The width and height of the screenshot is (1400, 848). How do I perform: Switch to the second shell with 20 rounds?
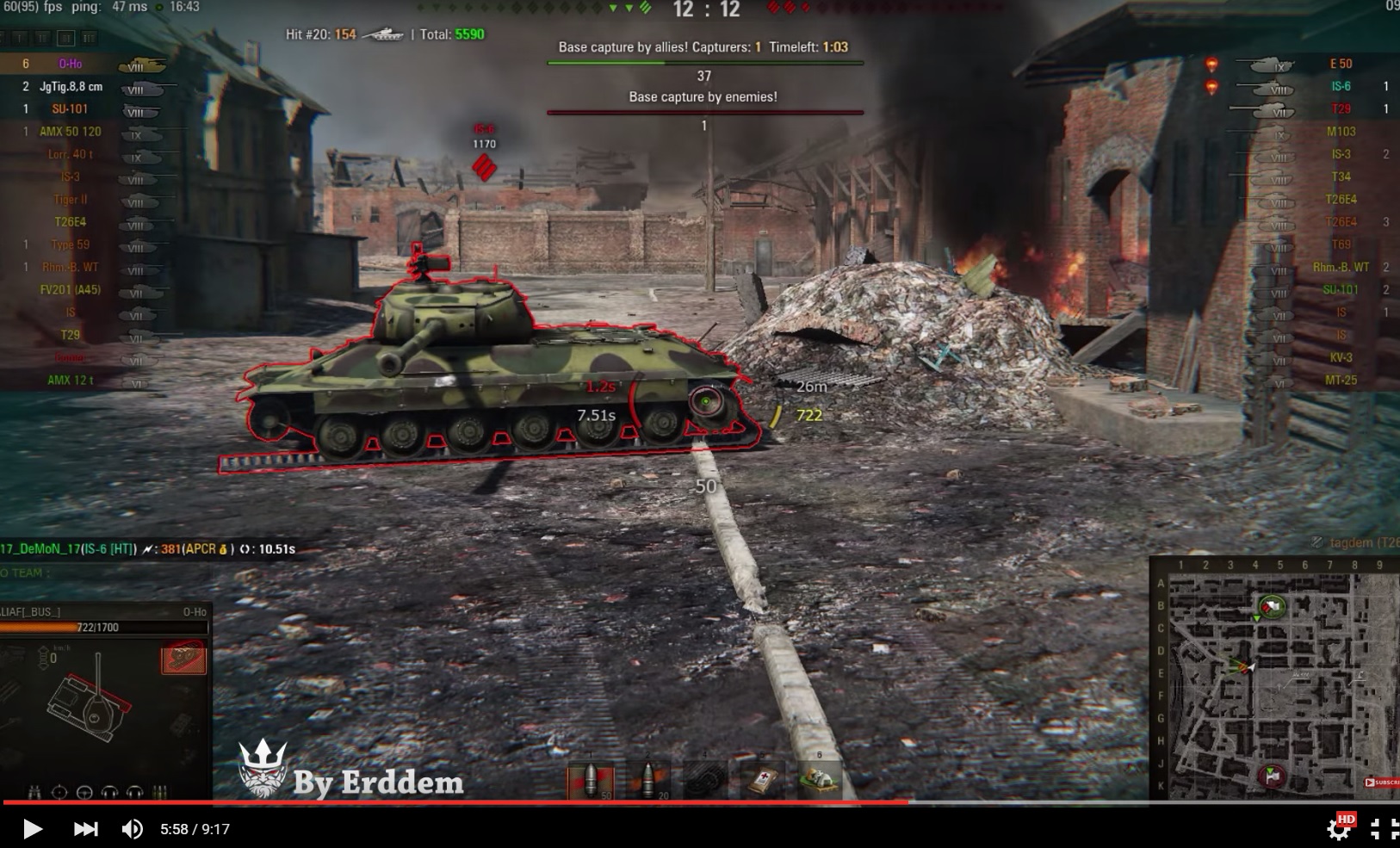(647, 781)
